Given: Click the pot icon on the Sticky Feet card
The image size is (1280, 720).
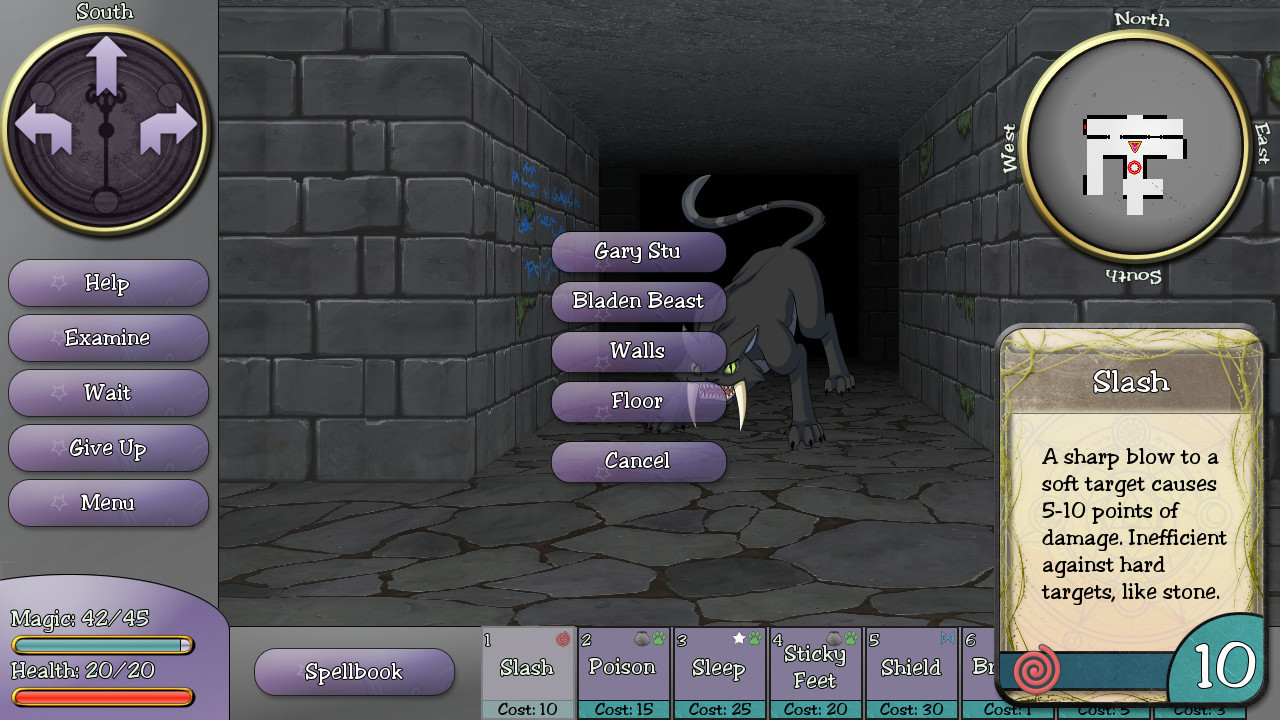Looking at the screenshot, I should [x=834, y=637].
